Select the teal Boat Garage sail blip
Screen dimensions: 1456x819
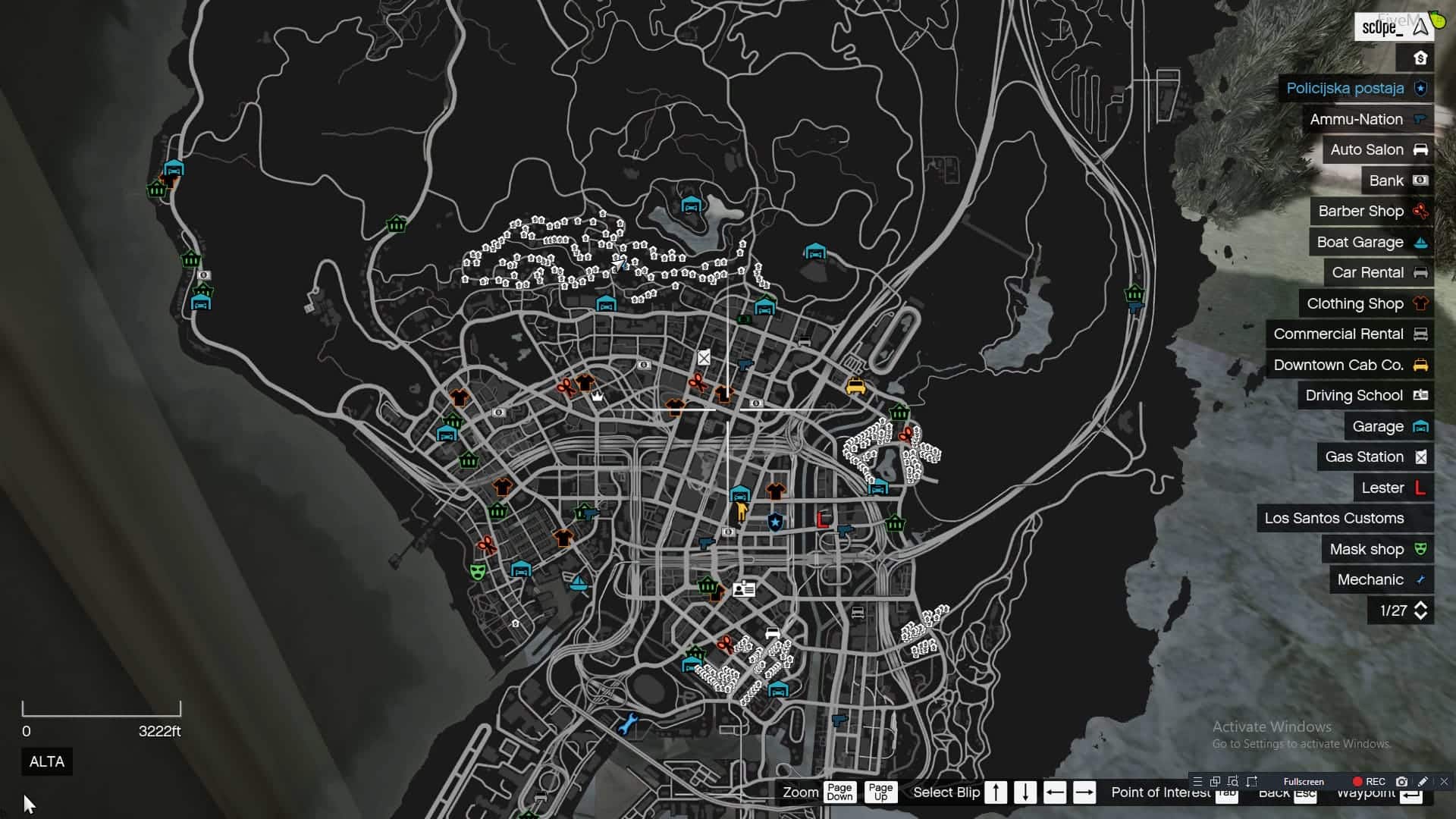point(579,583)
